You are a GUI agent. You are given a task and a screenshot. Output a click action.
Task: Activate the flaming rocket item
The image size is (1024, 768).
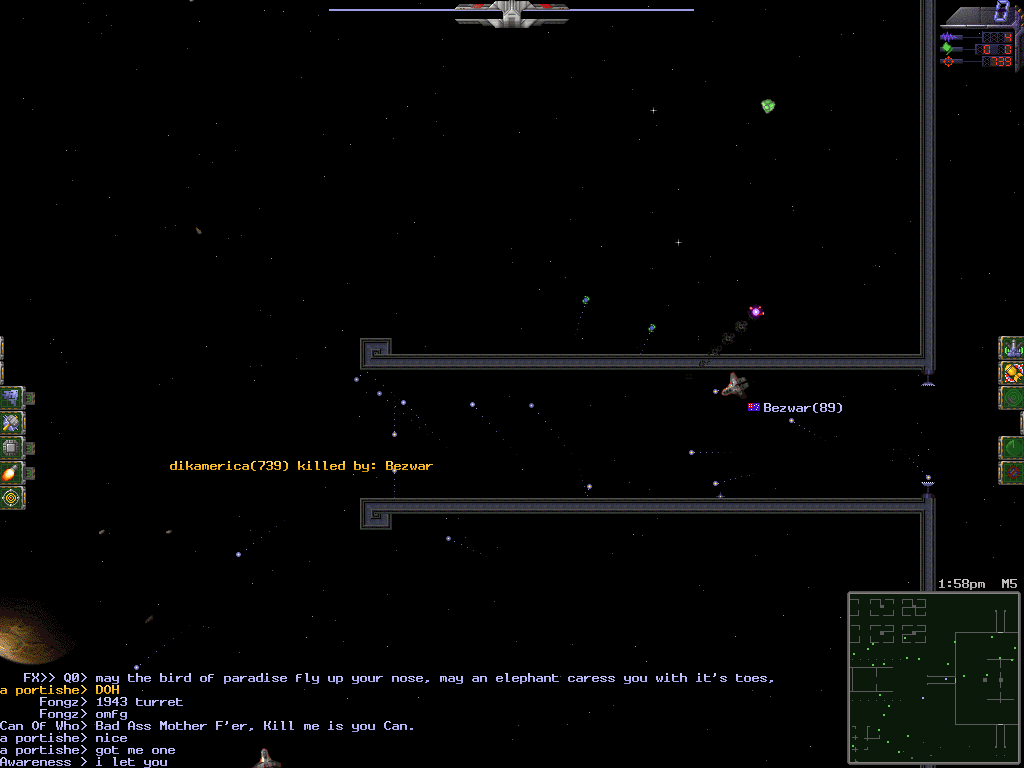coord(12,473)
